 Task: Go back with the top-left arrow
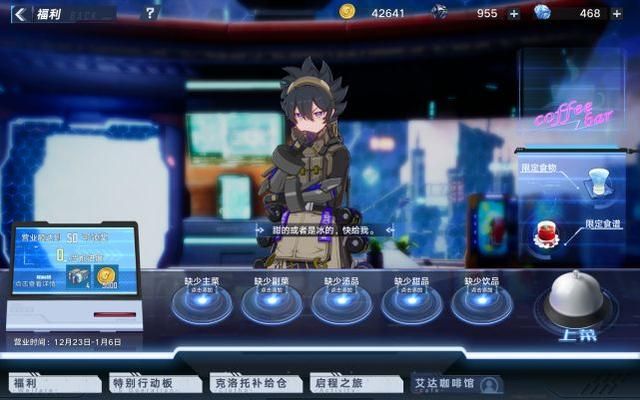[x=19, y=14]
